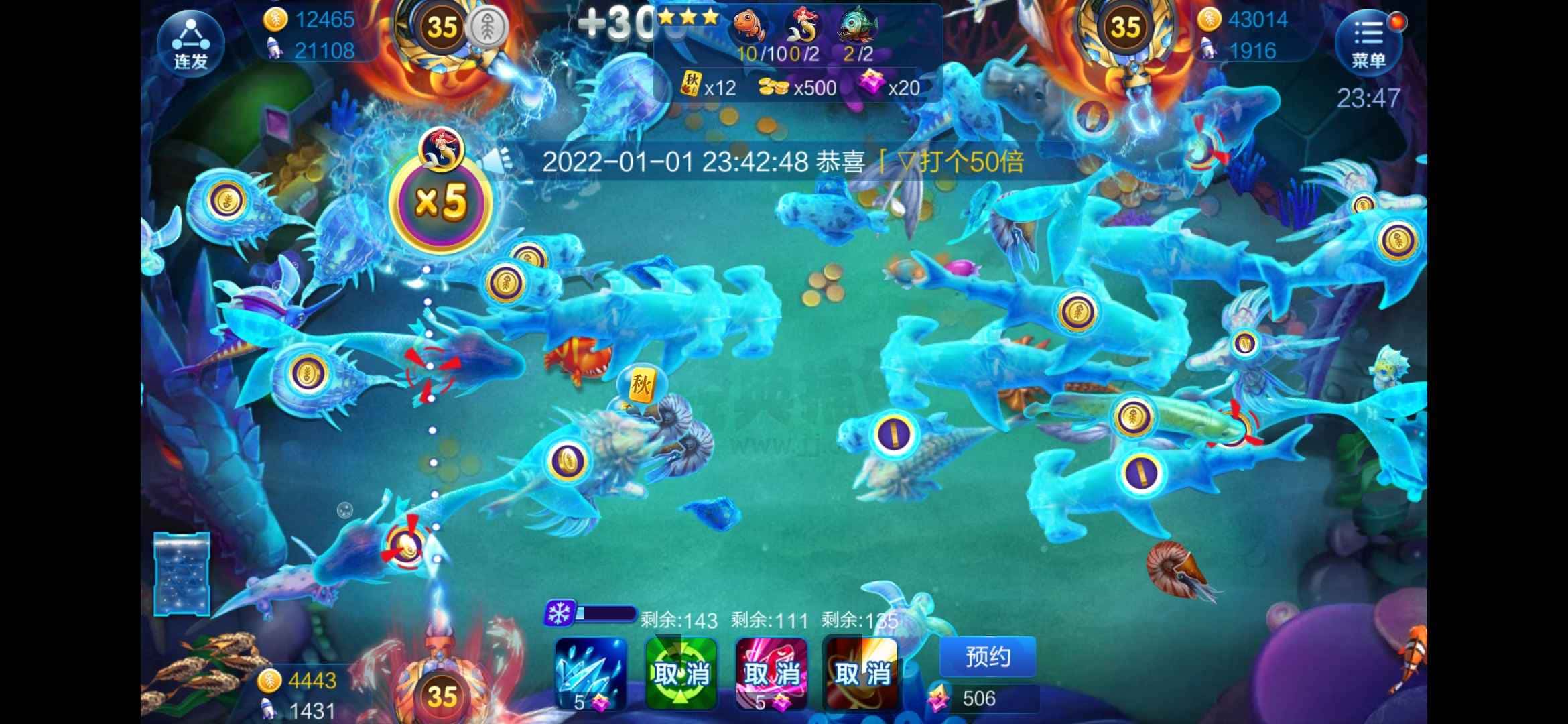
Task: Cancel the red orbit skill
Action: click(x=861, y=672)
